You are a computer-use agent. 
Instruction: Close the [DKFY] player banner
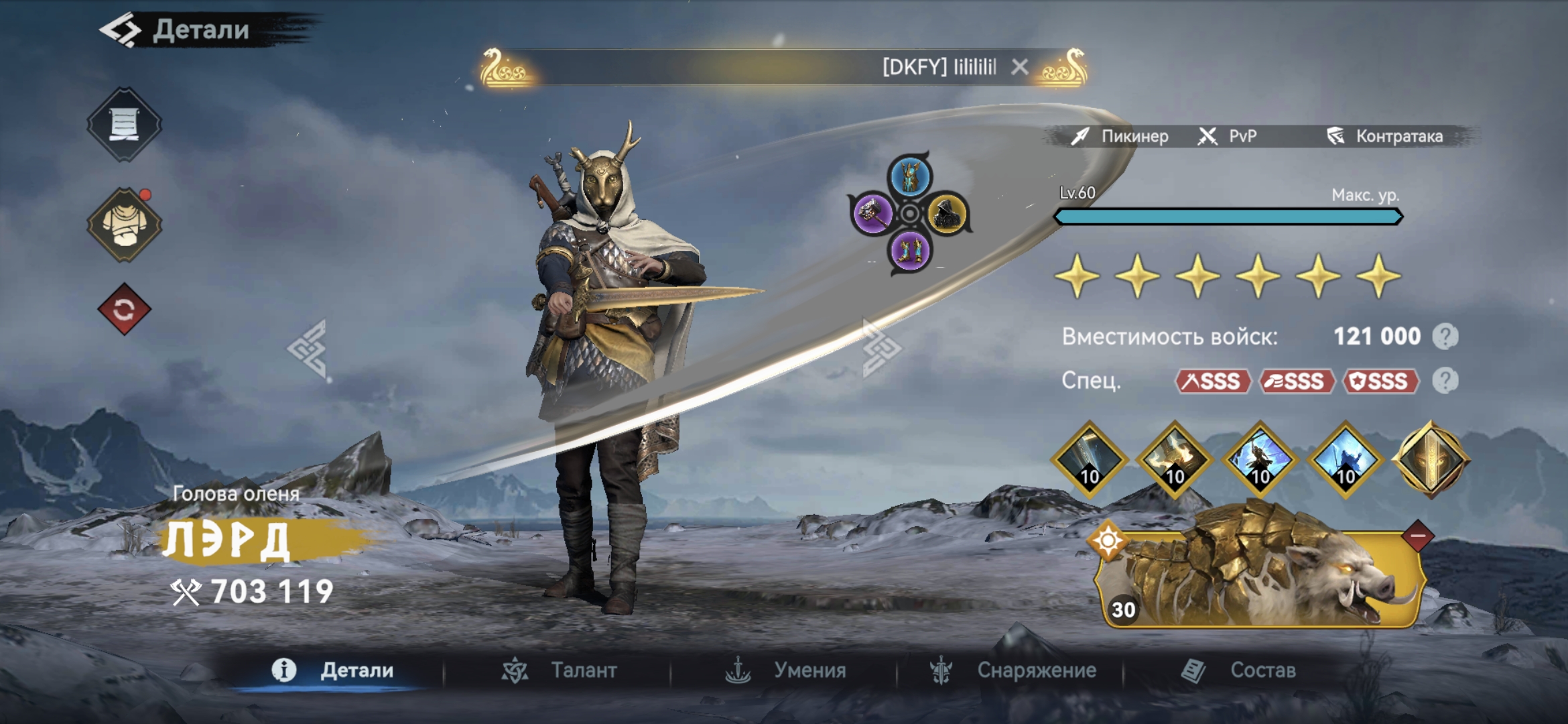pyautogui.click(x=1020, y=67)
